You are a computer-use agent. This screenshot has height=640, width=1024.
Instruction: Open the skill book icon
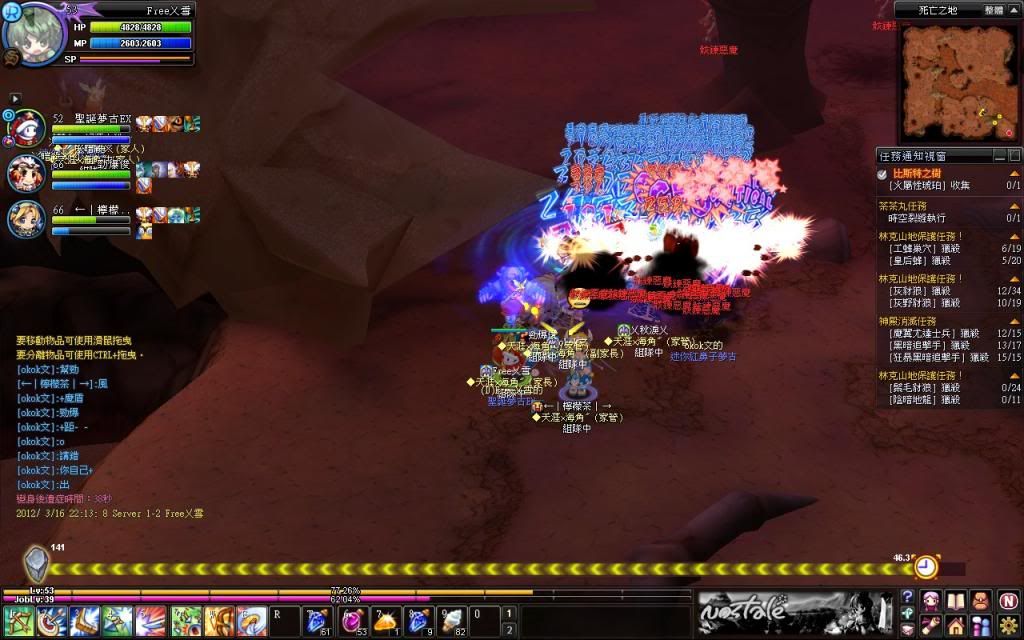(957, 600)
